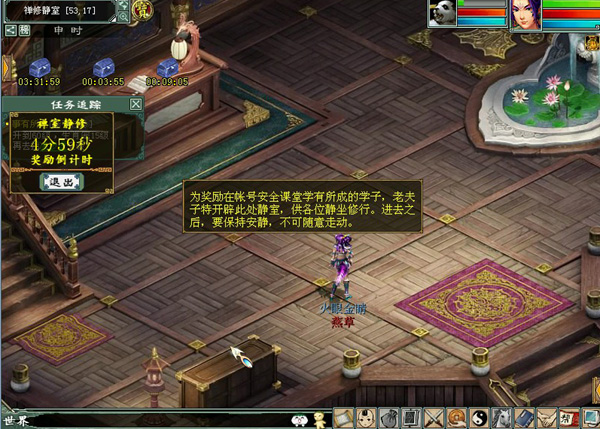Image resolution: width=600 pixels, height=429 pixels.
Task: Open the white horse mount icon
Action: click(x=502, y=418)
